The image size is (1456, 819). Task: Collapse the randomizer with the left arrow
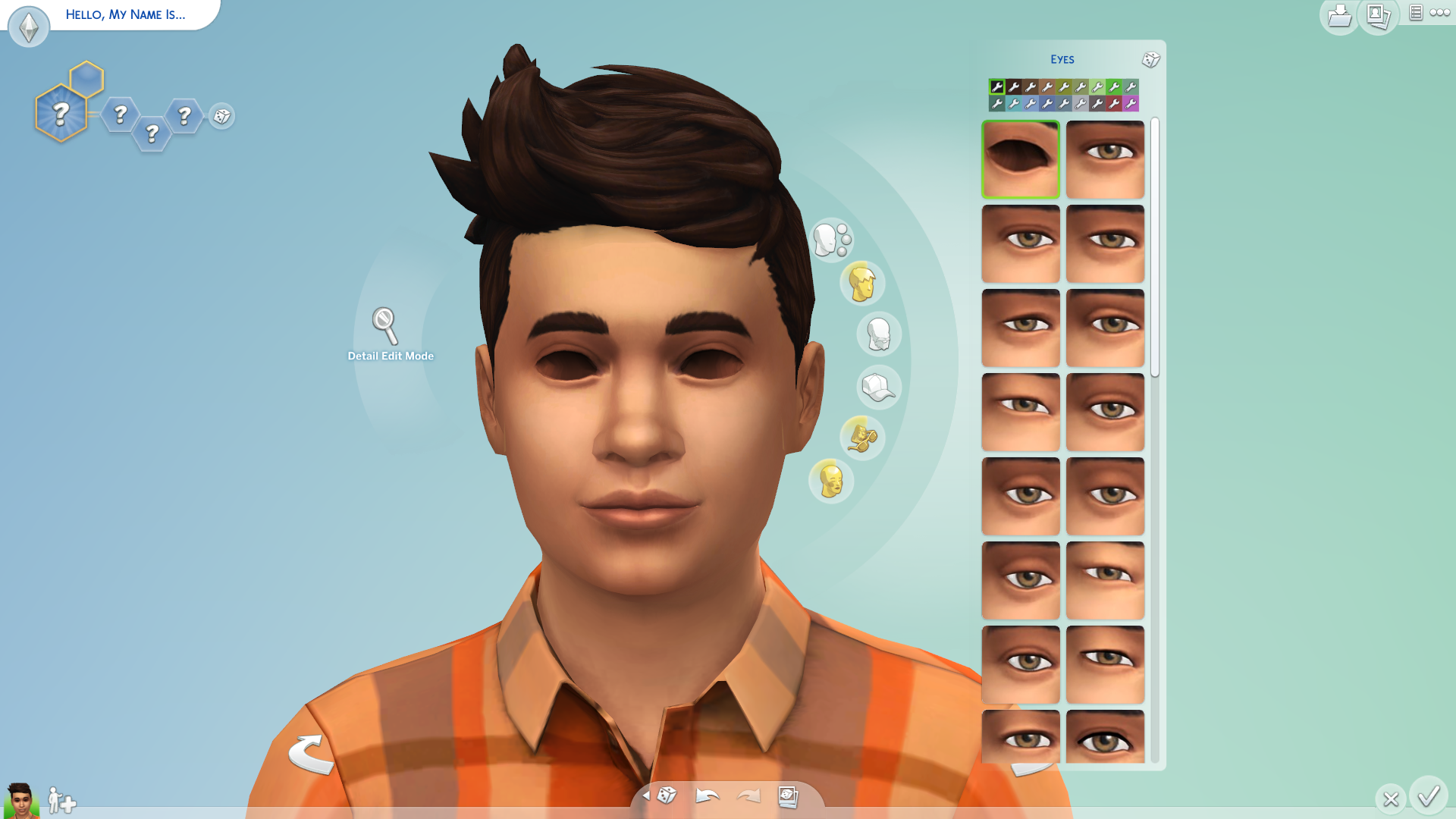click(x=646, y=797)
